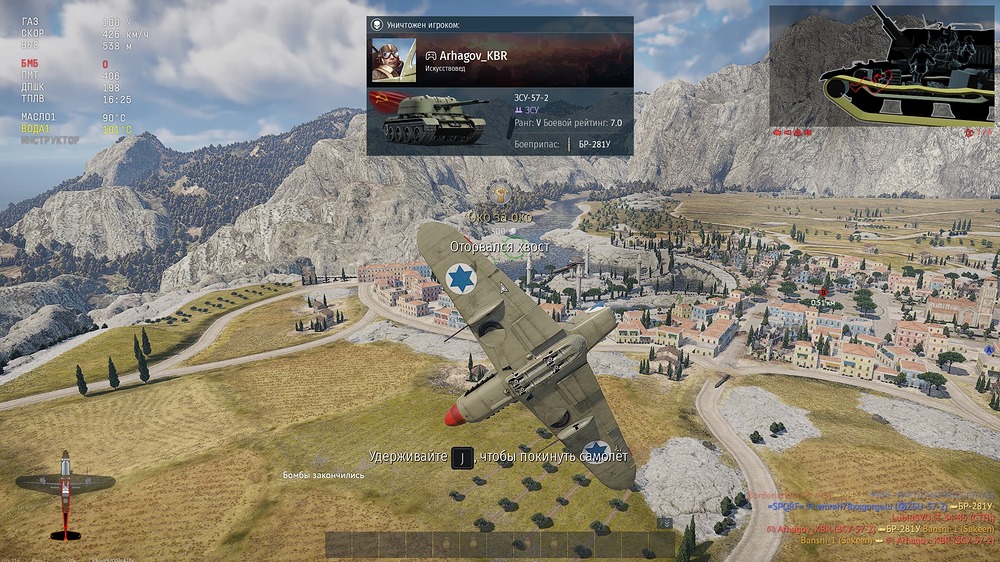The height and width of the screenshot is (562, 1000).
Task: Select the Arhagov_KBR player name
Action: pyautogui.click(x=472, y=56)
